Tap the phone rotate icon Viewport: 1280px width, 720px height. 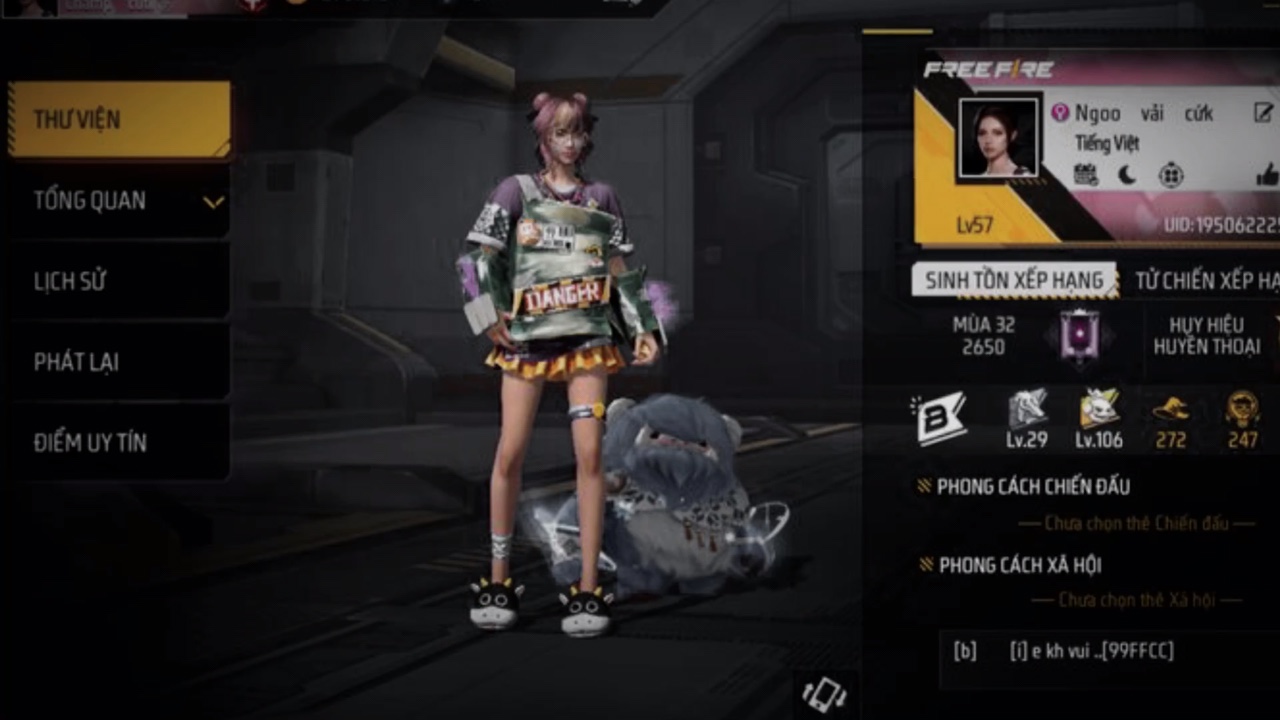824,694
